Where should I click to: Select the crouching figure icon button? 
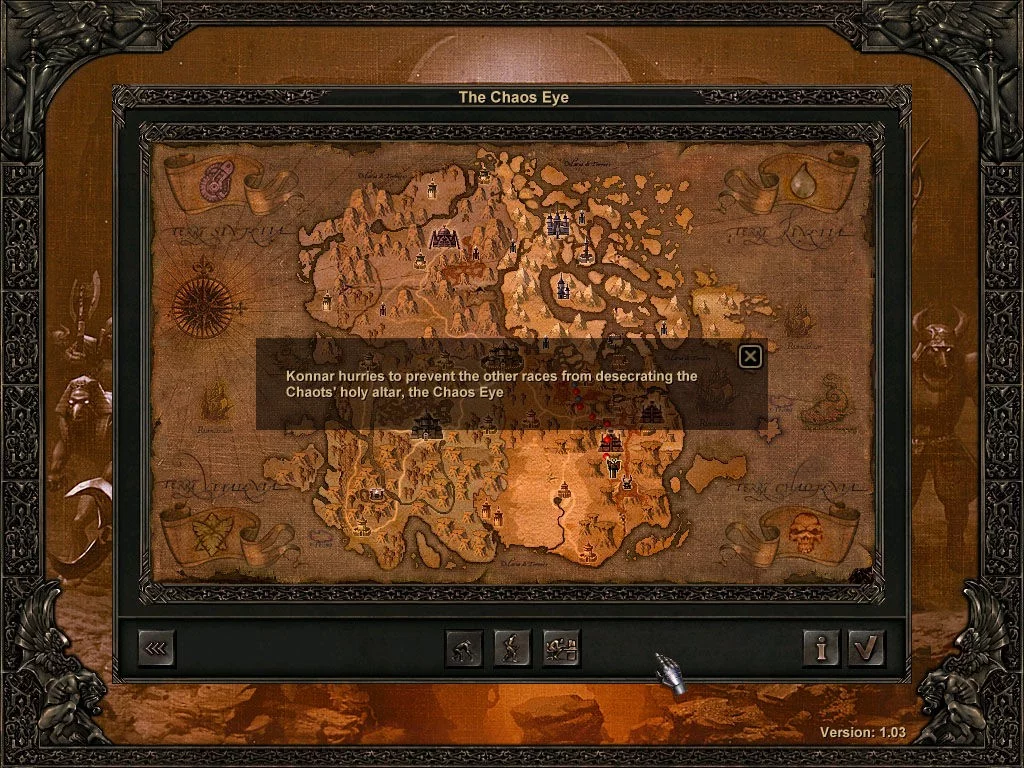(x=463, y=648)
